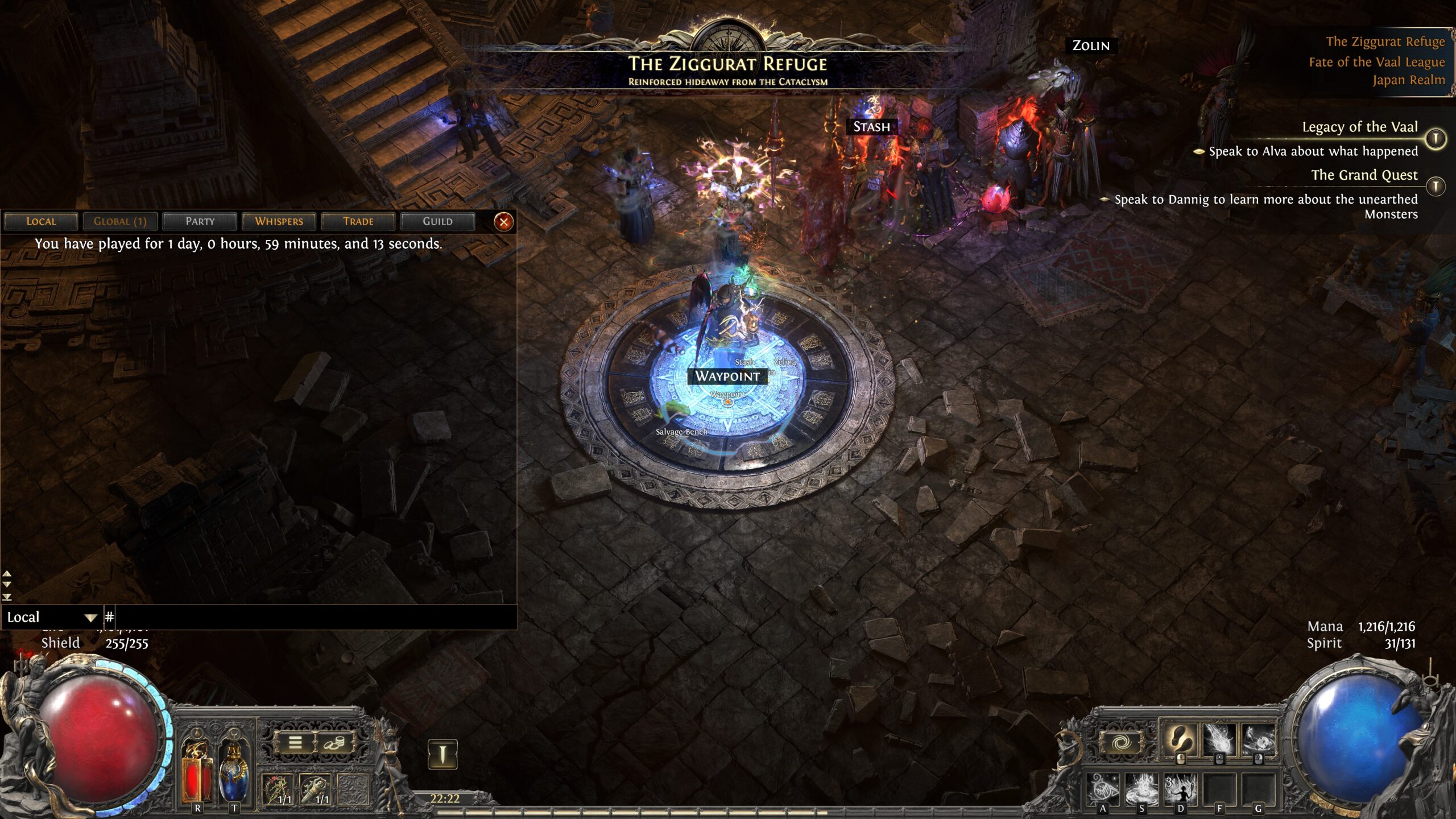Open the Guild chat tab
The height and width of the screenshot is (819, 1456).
pyautogui.click(x=437, y=221)
